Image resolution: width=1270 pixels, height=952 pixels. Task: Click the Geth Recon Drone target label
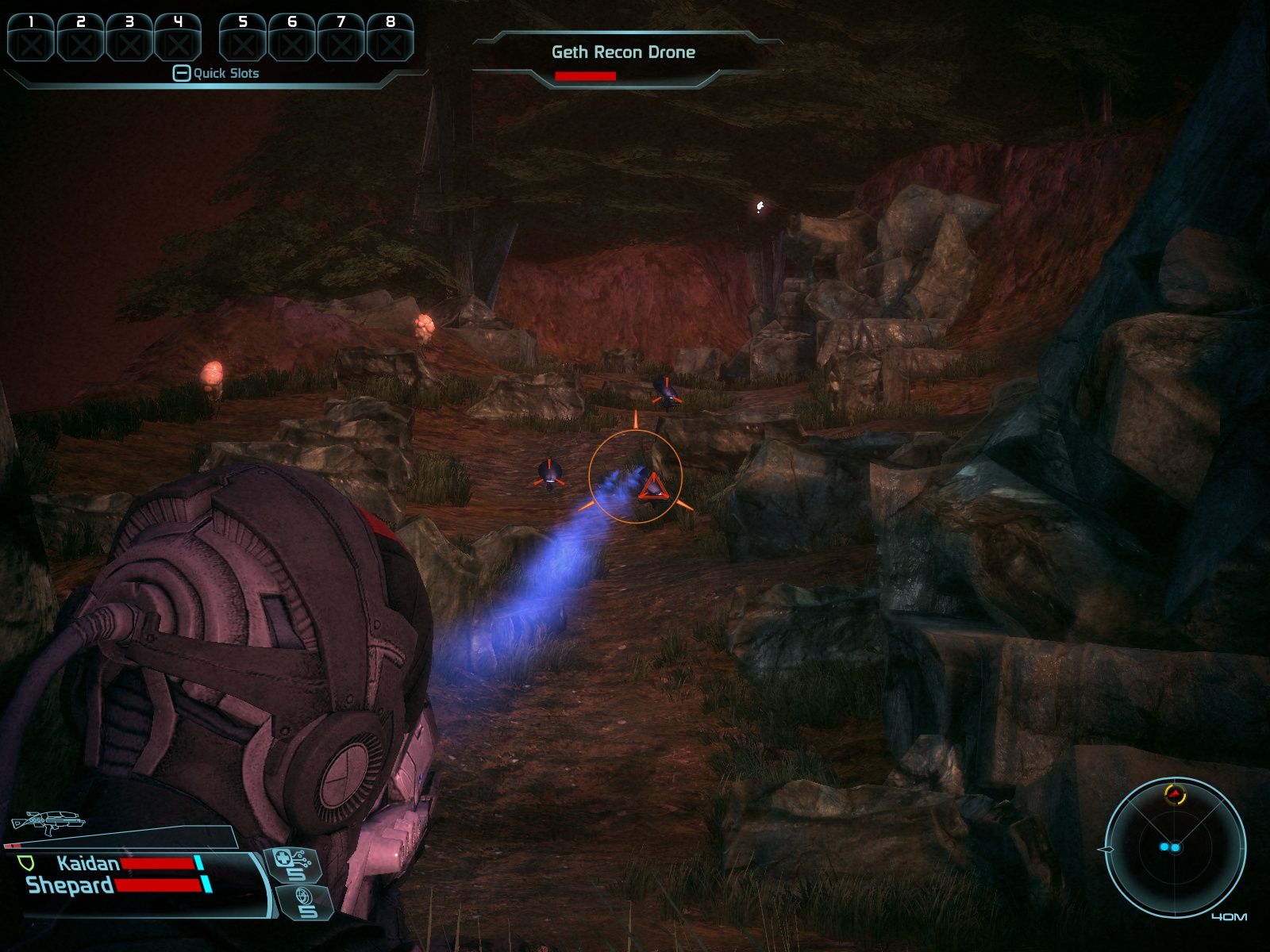pos(623,52)
